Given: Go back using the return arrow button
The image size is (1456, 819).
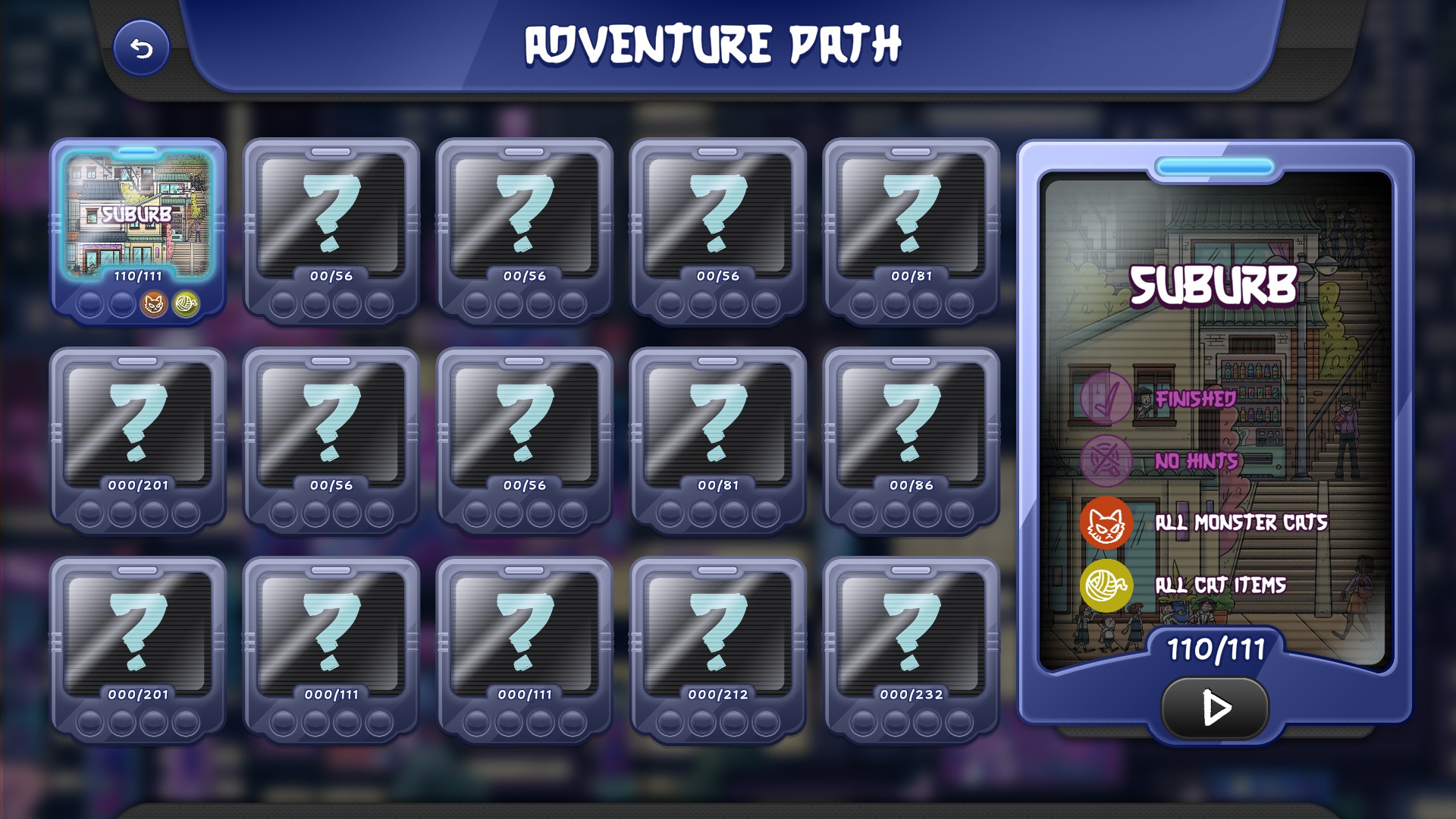Looking at the screenshot, I should 141,49.
